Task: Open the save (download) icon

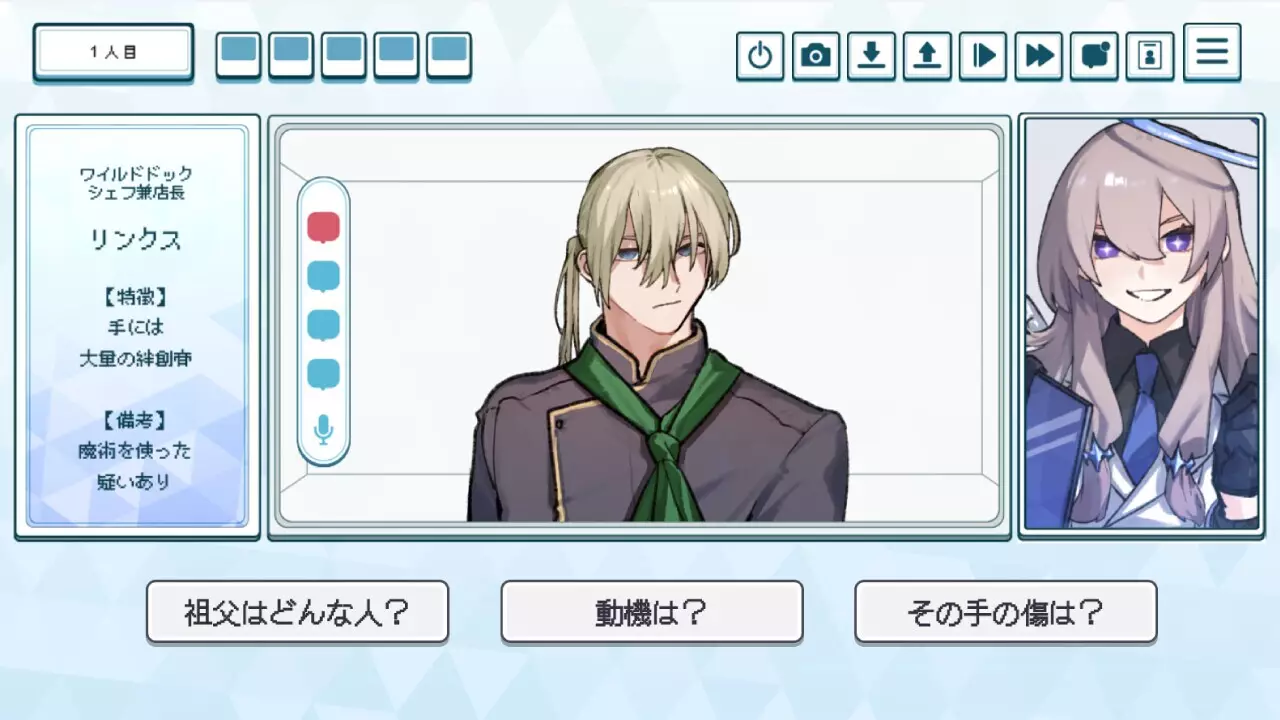Action: tap(871, 56)
